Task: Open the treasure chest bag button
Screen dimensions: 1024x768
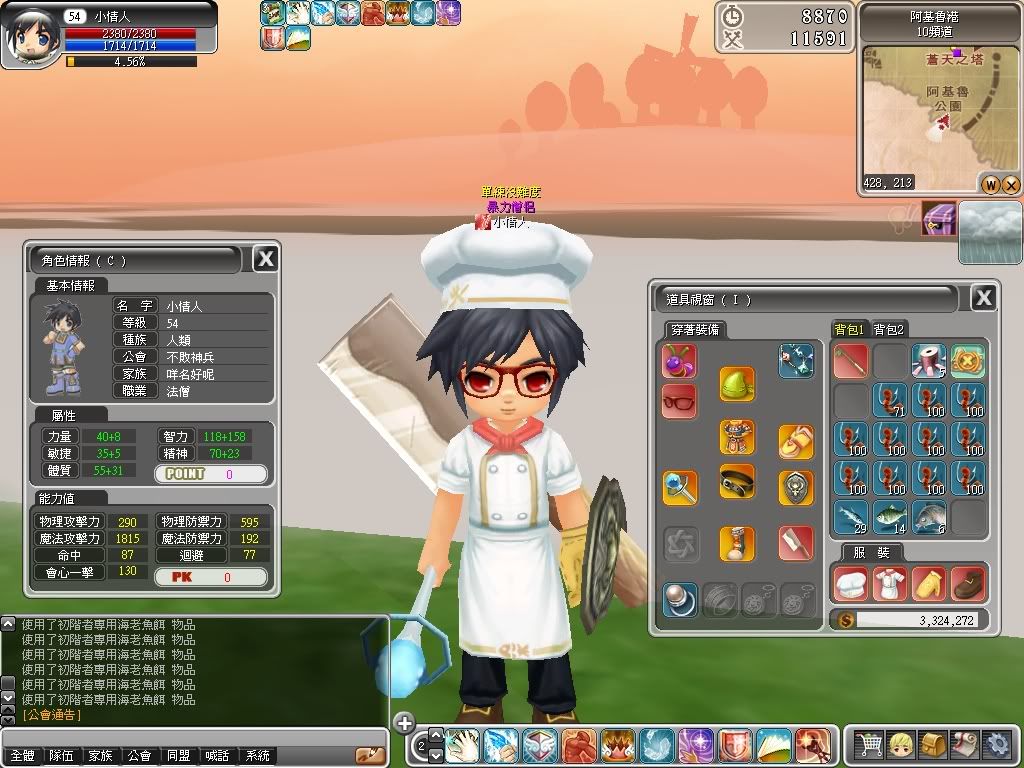Action: point(932,745)
